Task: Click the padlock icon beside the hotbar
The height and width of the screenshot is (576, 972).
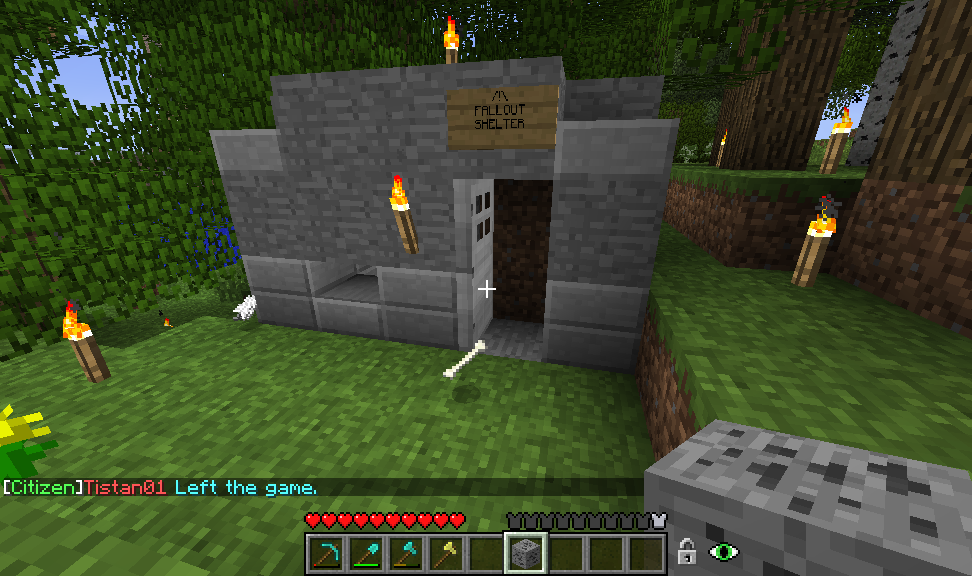Action: pyautogui.click(x=687, y=551)
